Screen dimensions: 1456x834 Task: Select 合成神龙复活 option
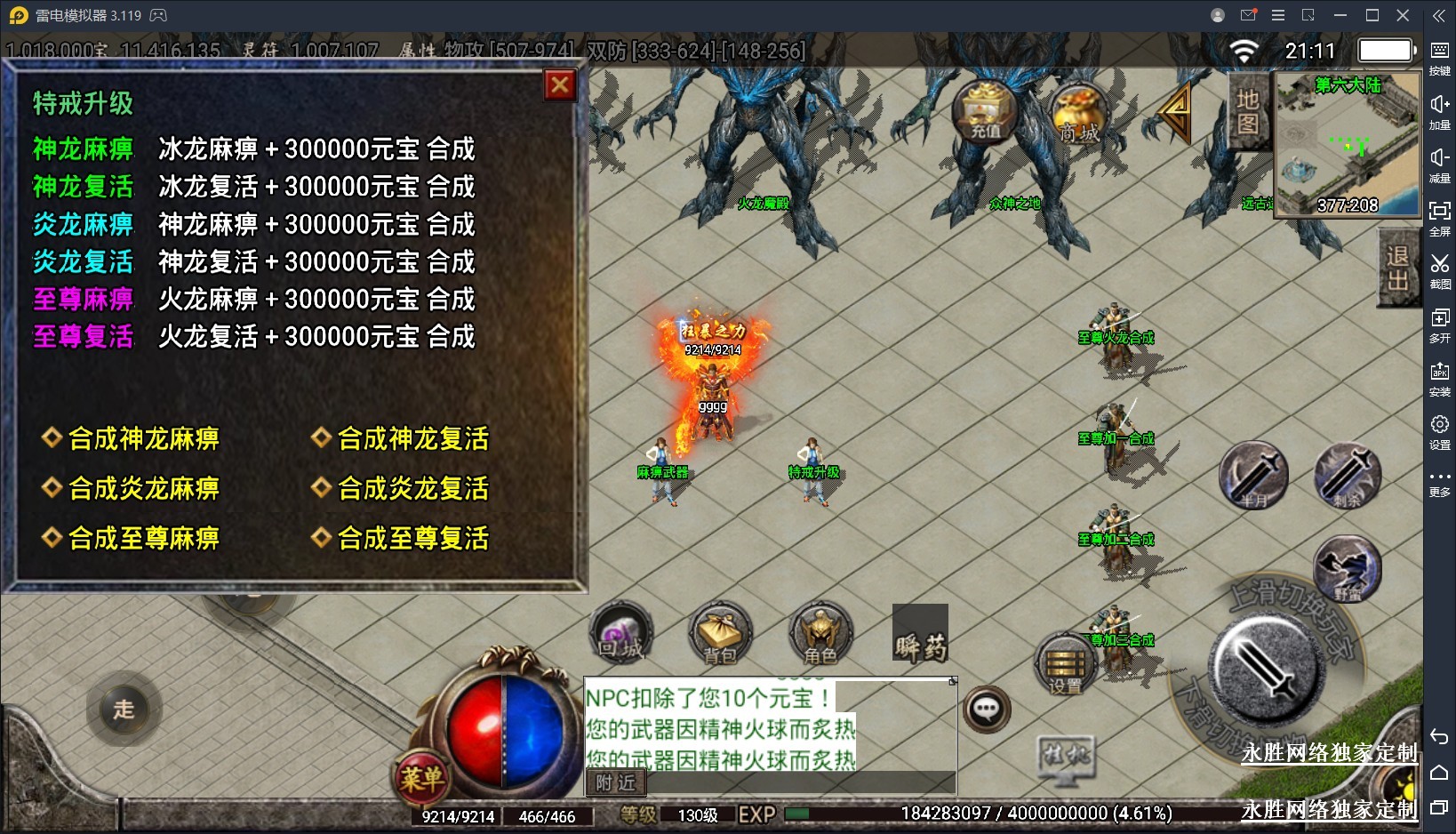pos(412,439)
